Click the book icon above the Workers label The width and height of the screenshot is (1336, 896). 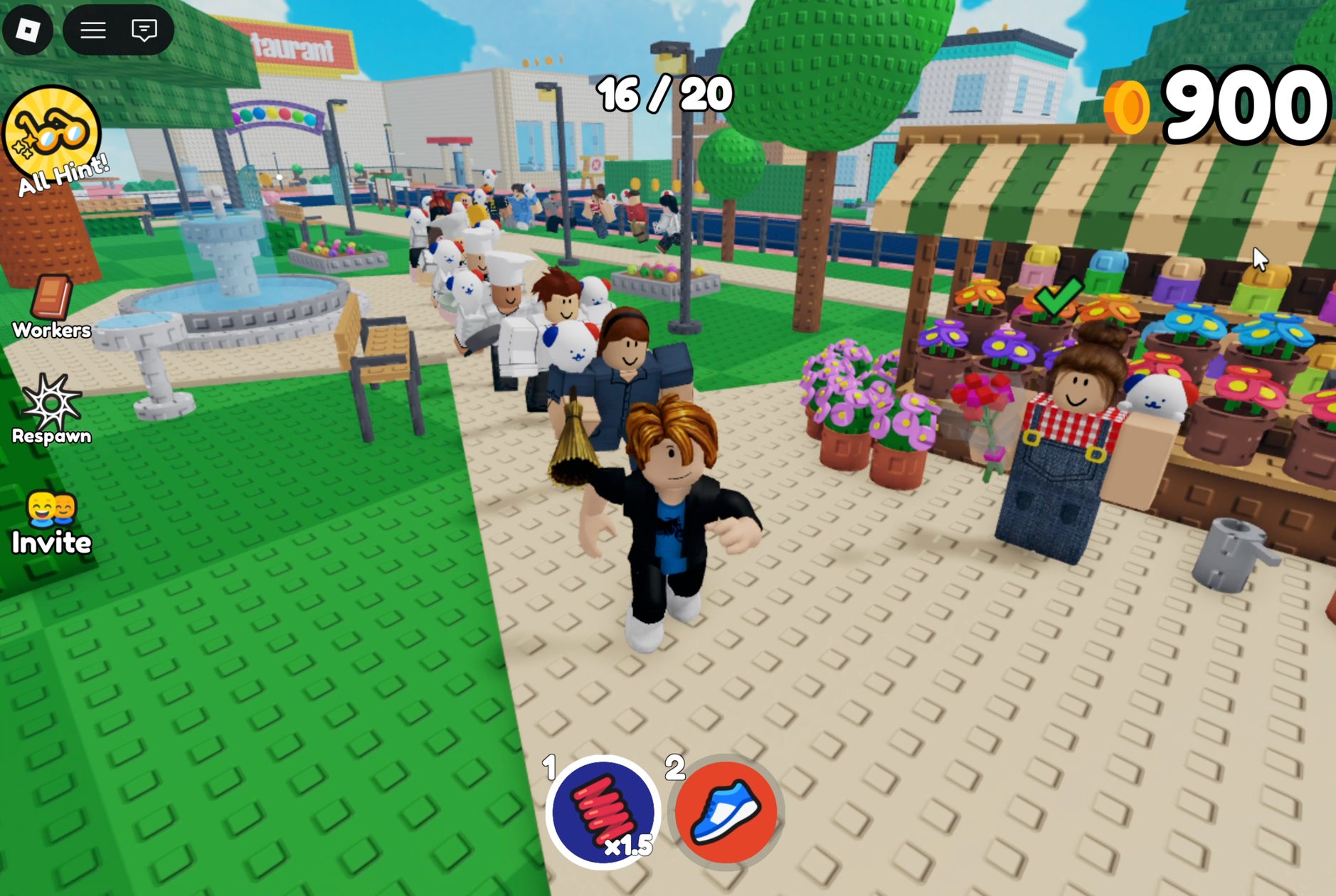(x=51, y=299)
